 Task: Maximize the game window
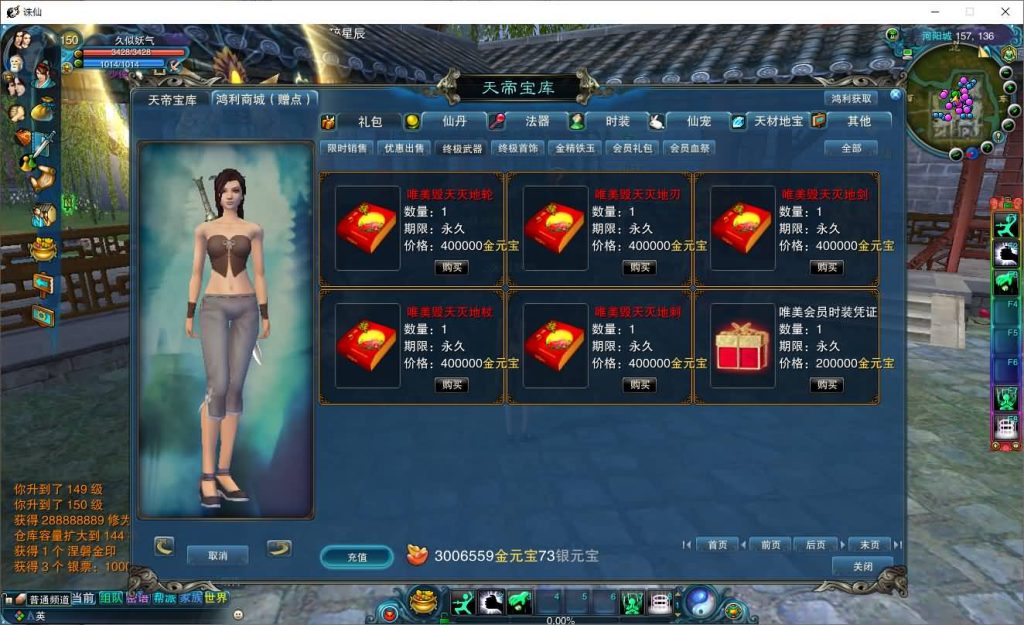(x=969, y=11)
